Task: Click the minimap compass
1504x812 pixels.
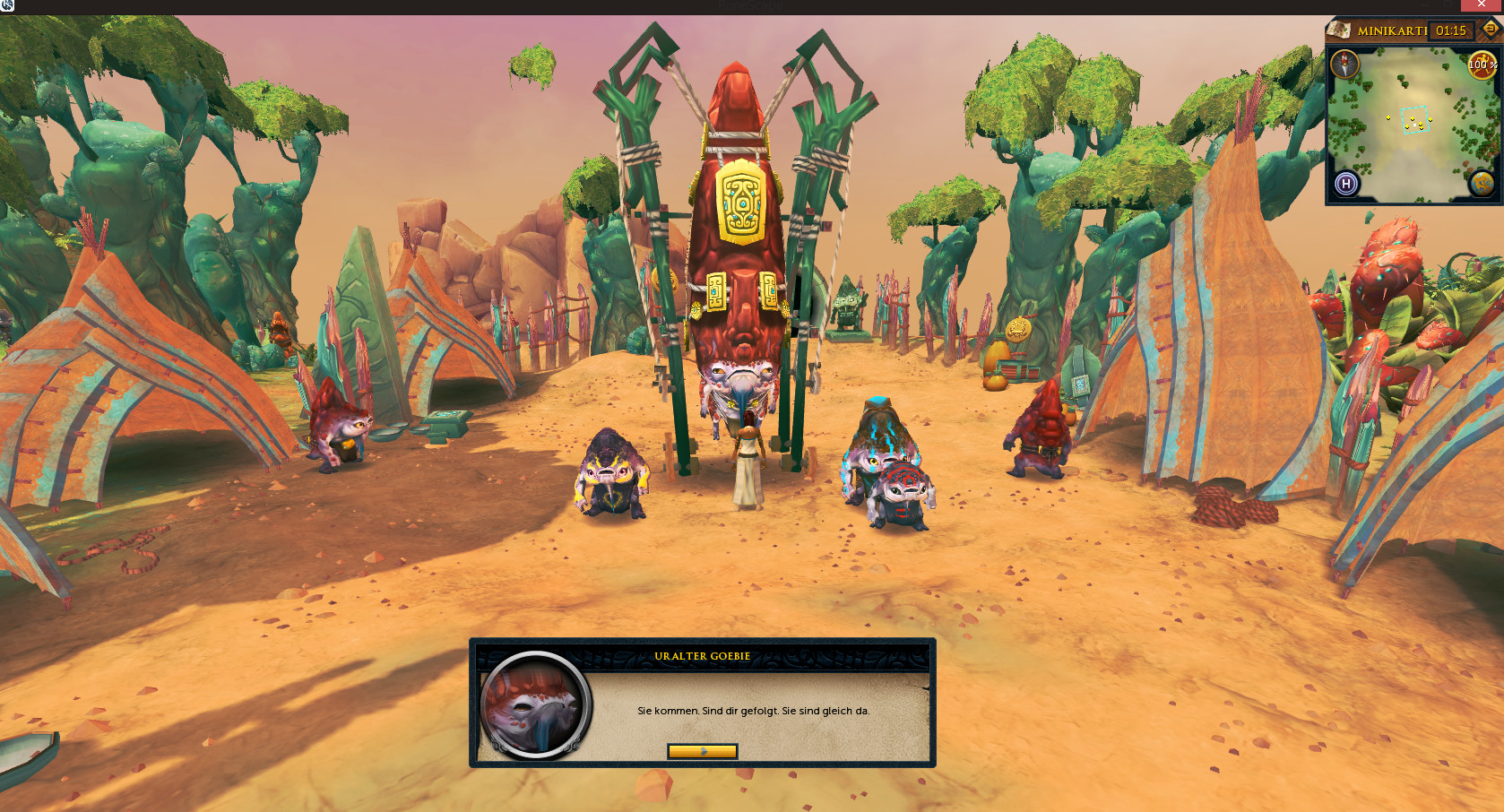Action: (1344, 64)
